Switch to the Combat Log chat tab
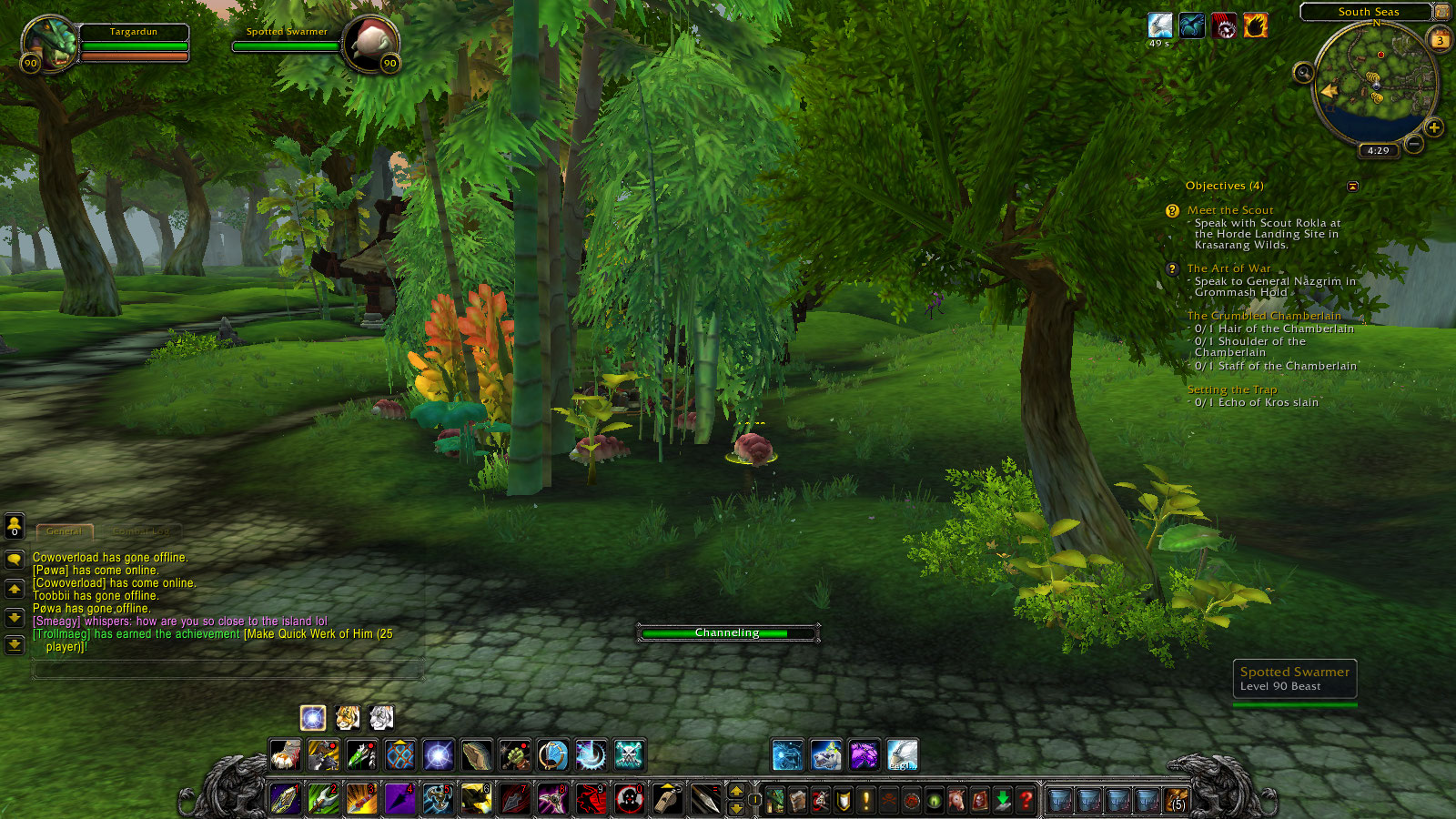 [141, 531]
